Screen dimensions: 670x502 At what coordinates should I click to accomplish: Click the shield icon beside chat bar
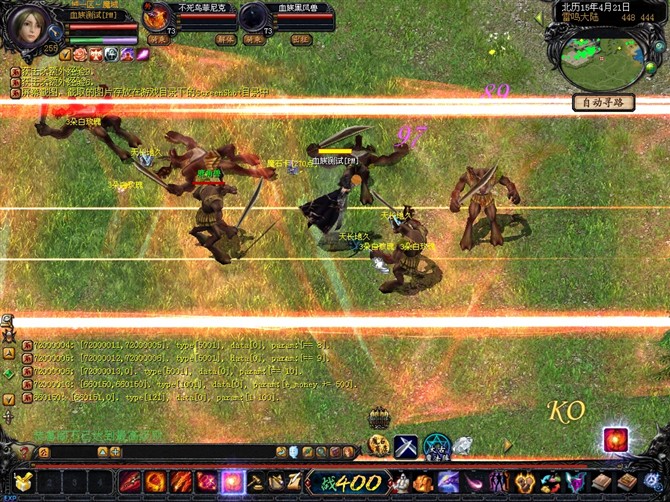[293, 453]
